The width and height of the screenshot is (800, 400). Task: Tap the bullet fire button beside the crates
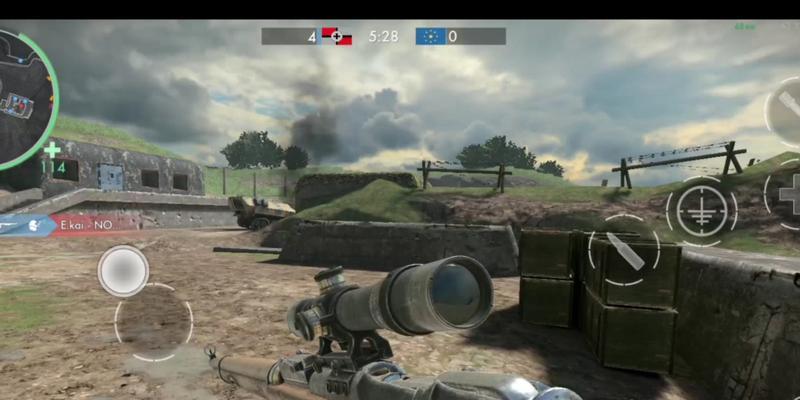pos(624,250)
